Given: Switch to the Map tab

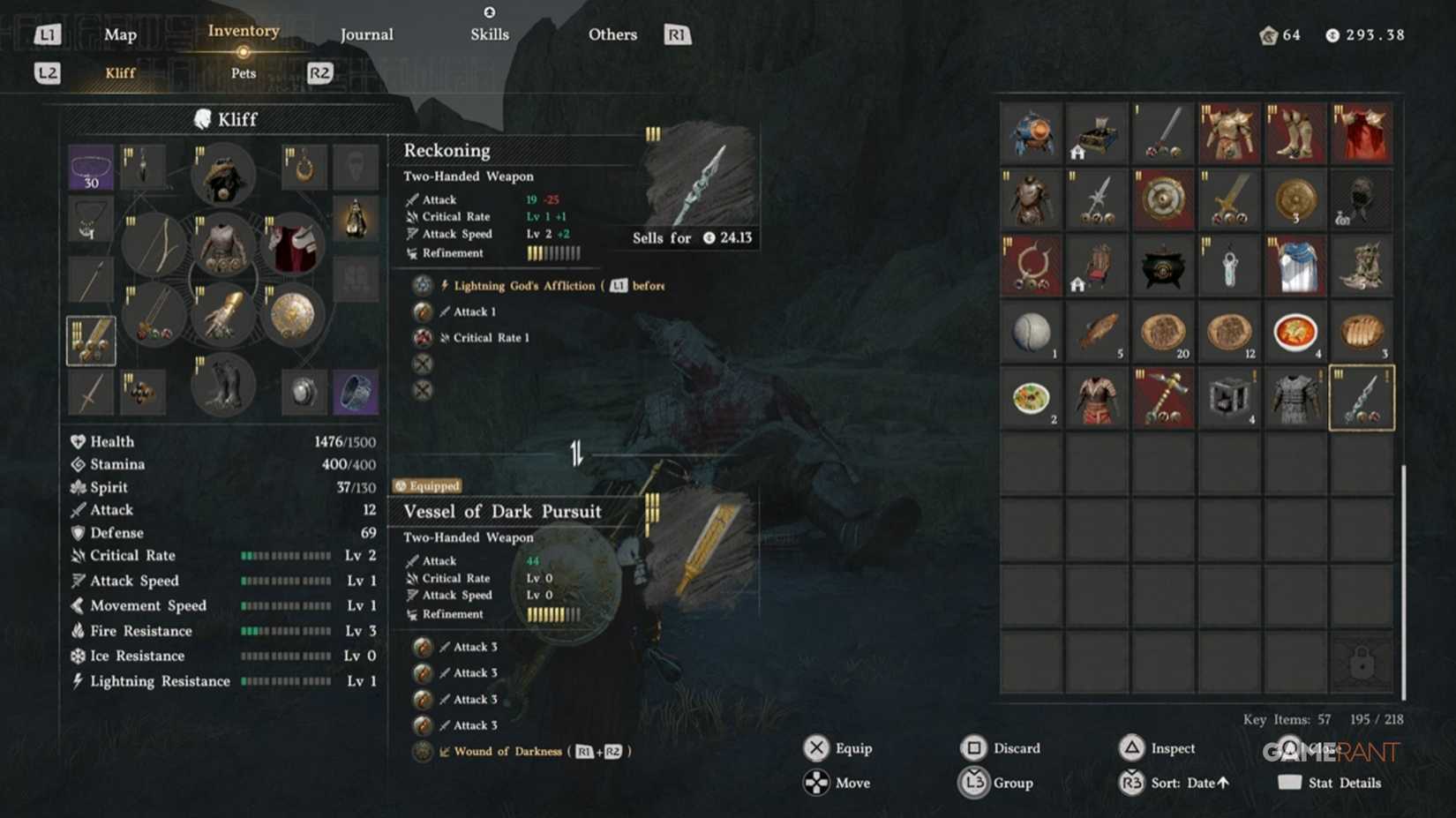Looking at the screenshot, I should [x=120, y=34].
